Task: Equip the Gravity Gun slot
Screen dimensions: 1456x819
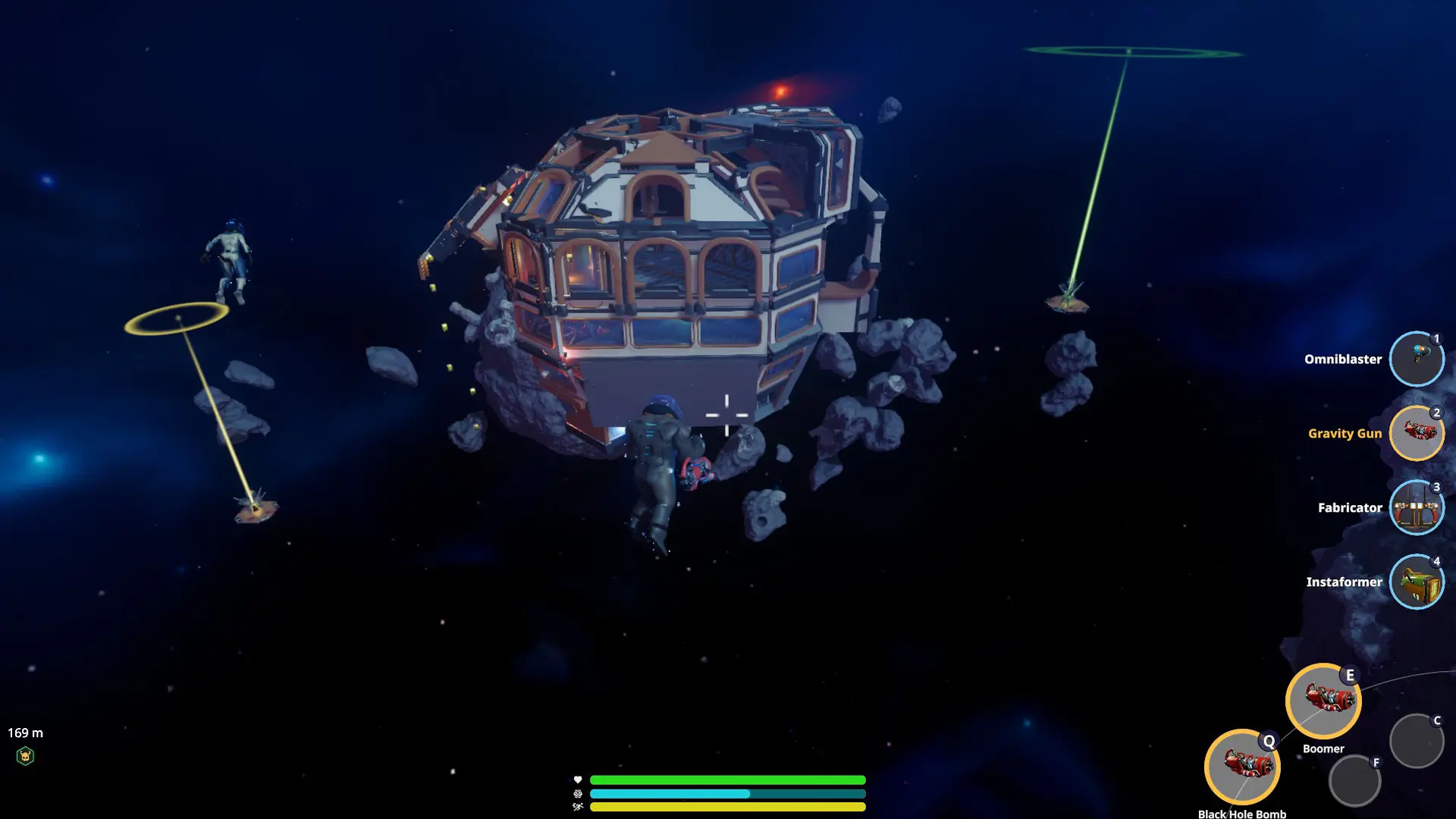Action: (x=1416, y=434)
